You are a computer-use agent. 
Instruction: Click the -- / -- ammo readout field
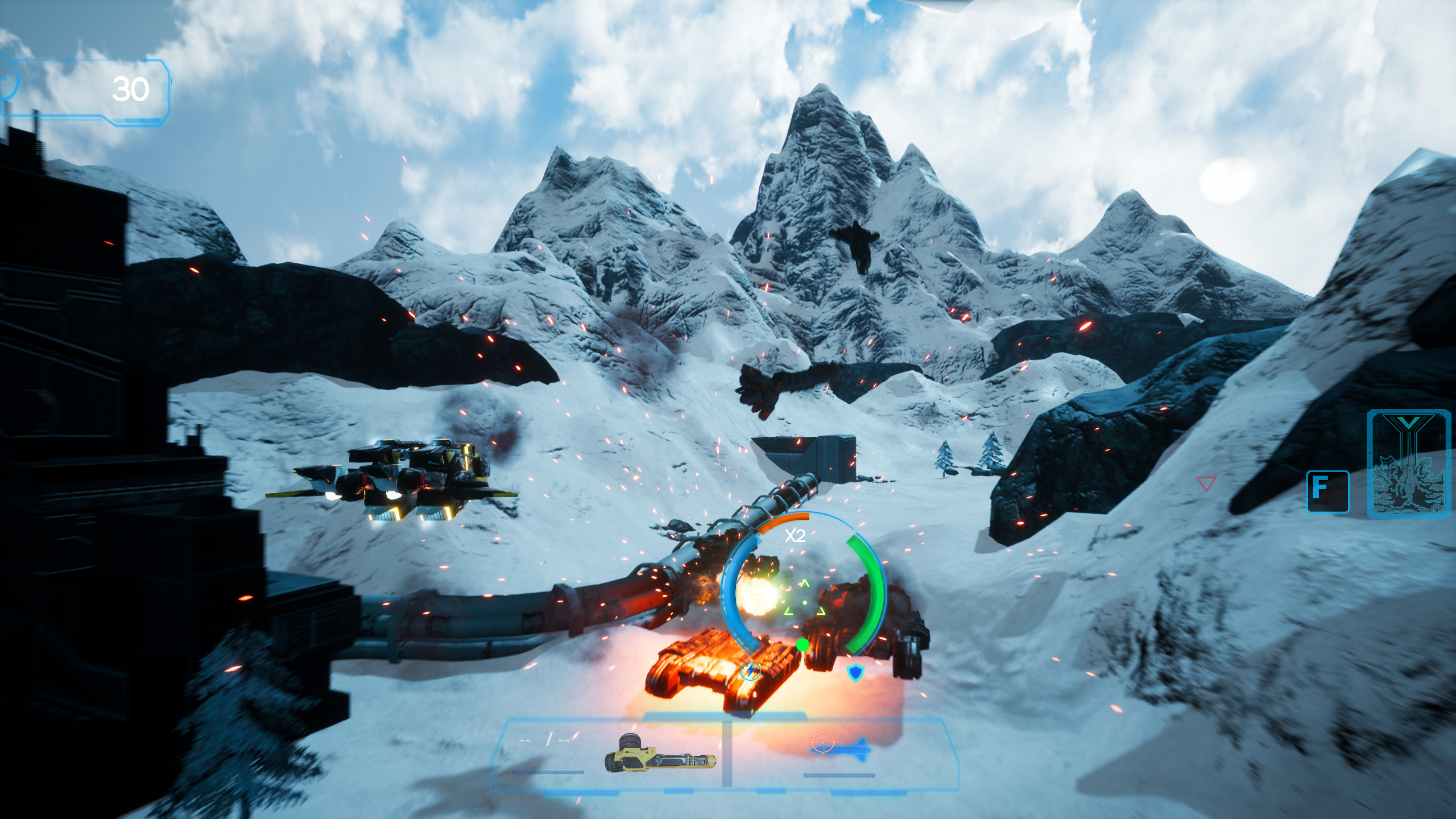[x=543, y=740]
